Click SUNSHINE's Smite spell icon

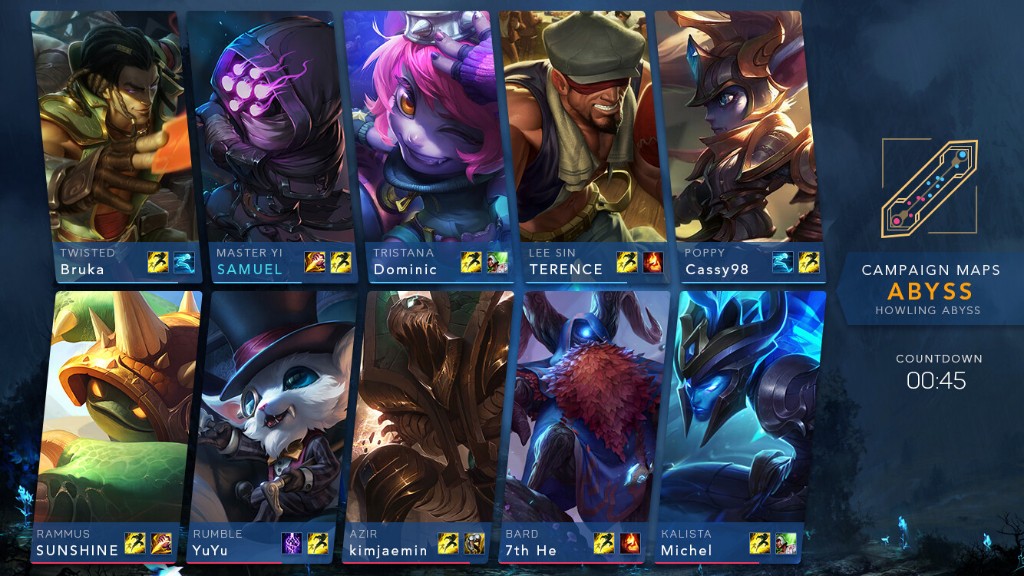pyautogui.click(x=161, y=543)
